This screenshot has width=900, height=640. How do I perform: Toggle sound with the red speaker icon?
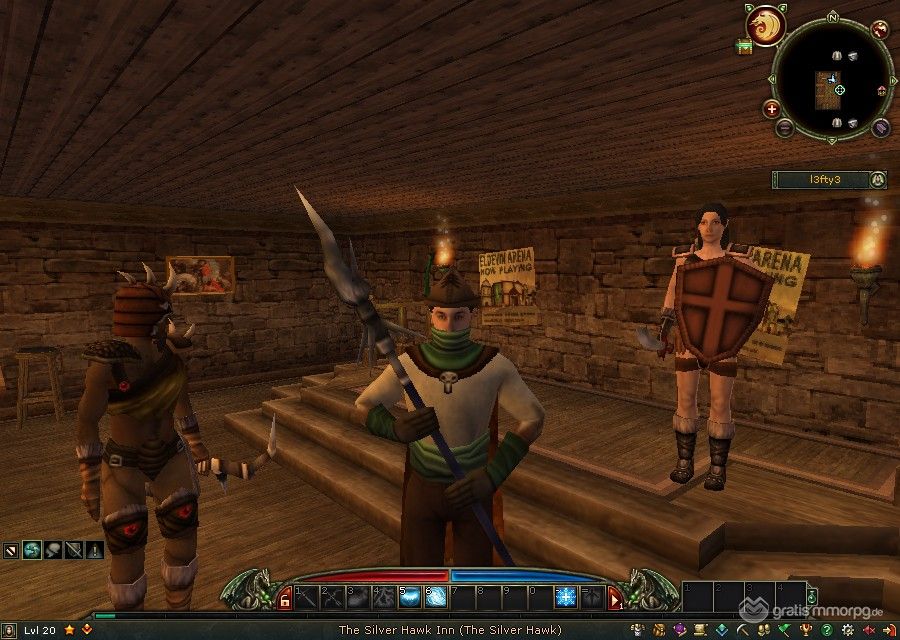pyautogui.click(x=868, y=630)
